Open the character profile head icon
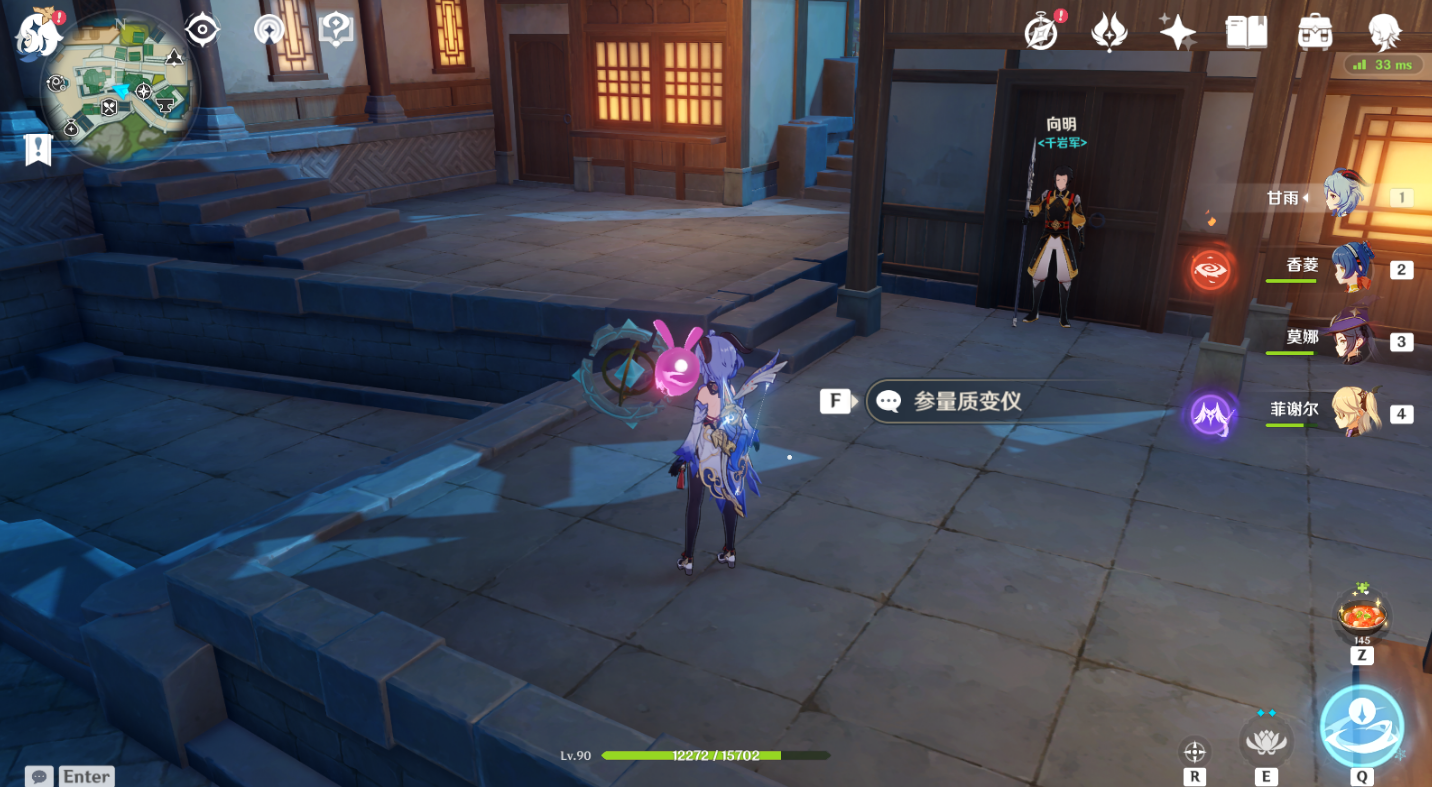Viewport: 1432px width, 787px height. pyautogui.click(x=1384, y=32)
